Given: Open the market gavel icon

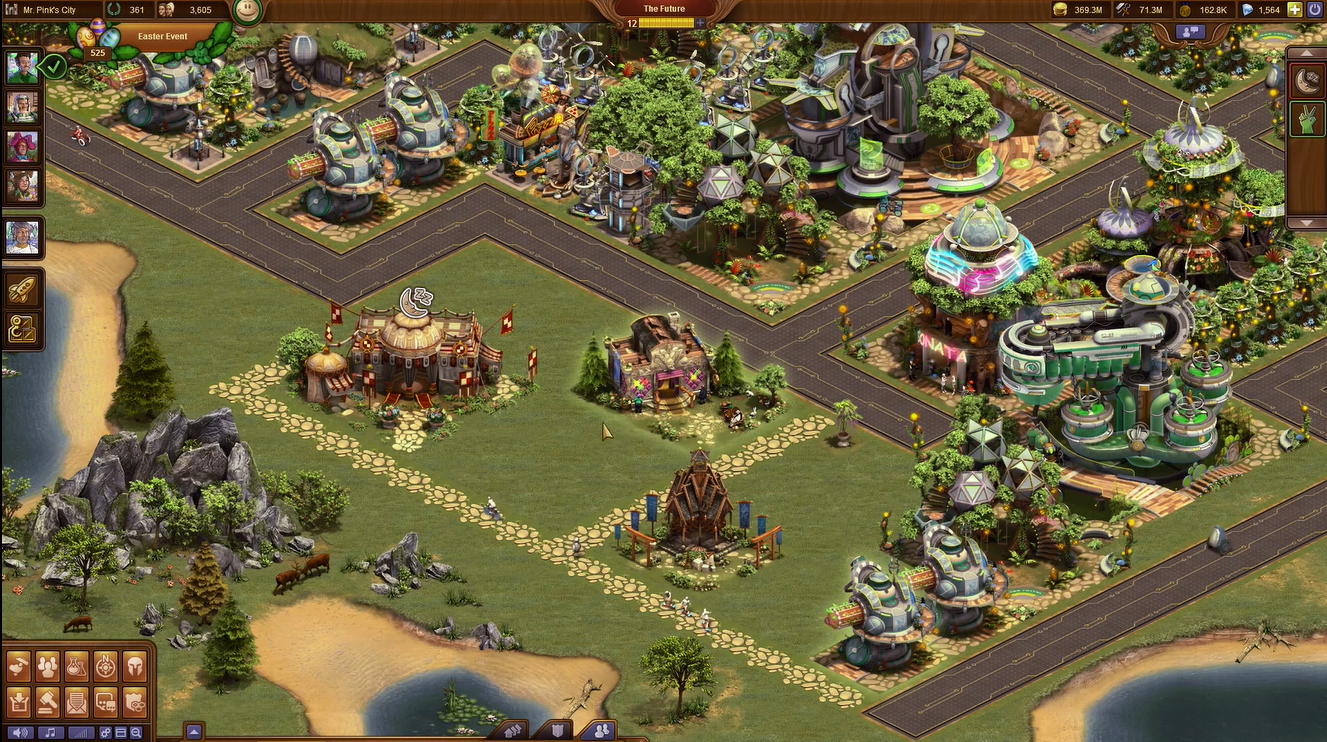Looking at the screenshot, I should click(x=48, y=701).
